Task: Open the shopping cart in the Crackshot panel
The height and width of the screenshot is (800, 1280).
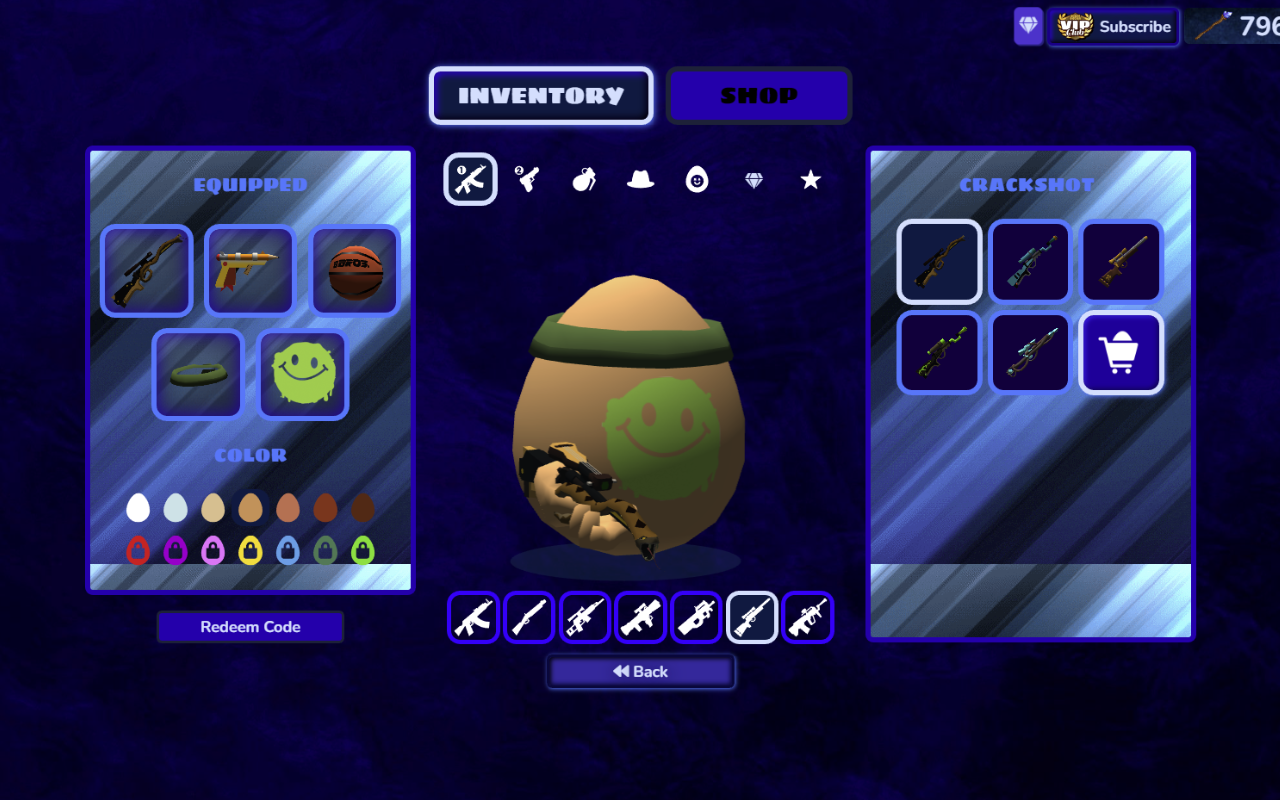Action: [1121, 352]
